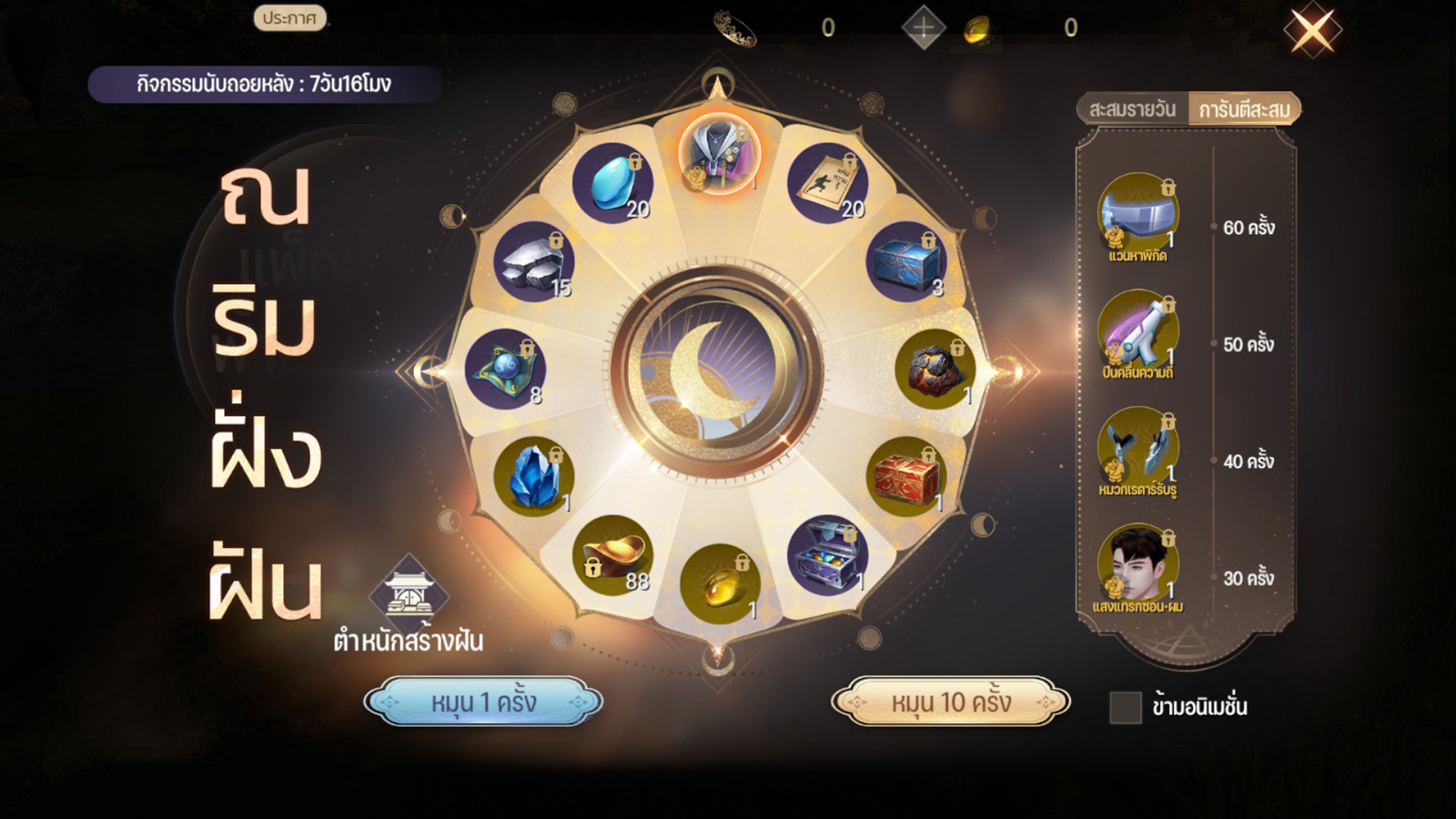The image size is (1456, 819).
Task: Add more gold coins with plus button
Action: tap(923, 28)
